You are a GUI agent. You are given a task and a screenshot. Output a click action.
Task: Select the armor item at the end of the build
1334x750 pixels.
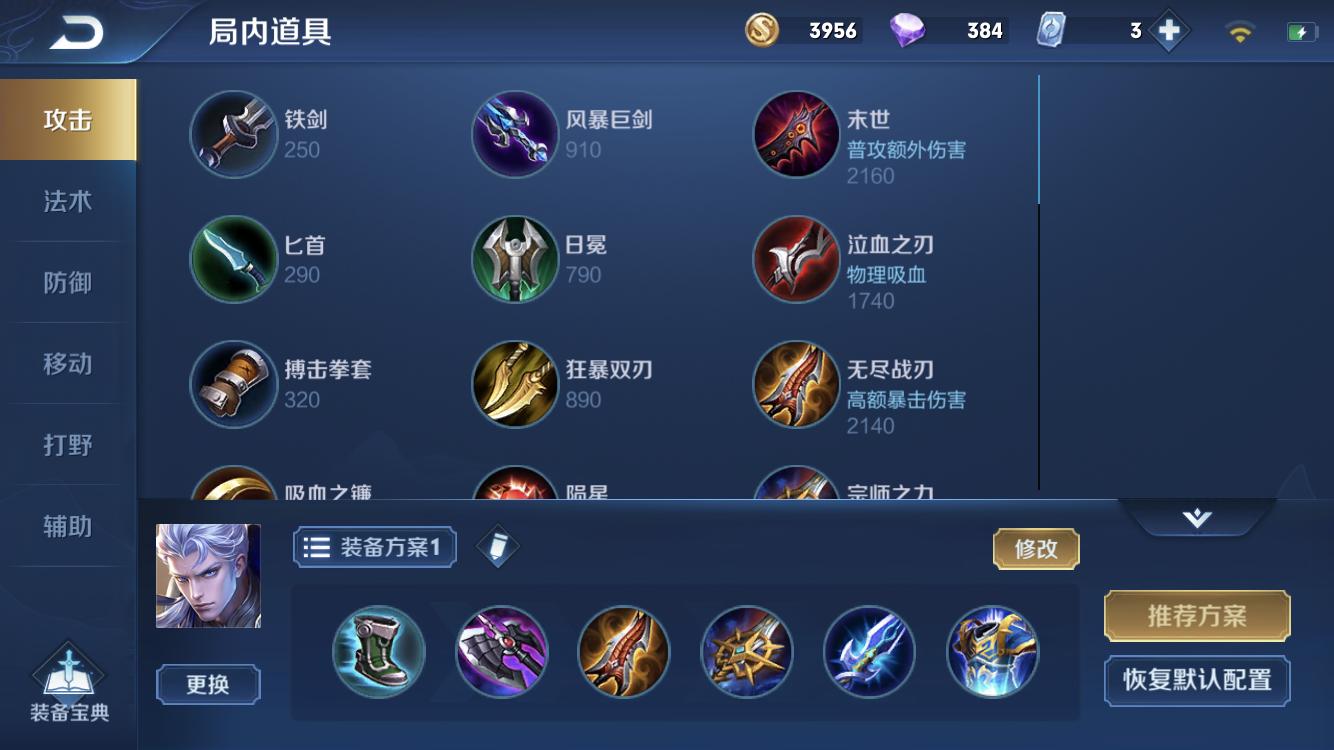pyautogui.click(x=991, y=651)
